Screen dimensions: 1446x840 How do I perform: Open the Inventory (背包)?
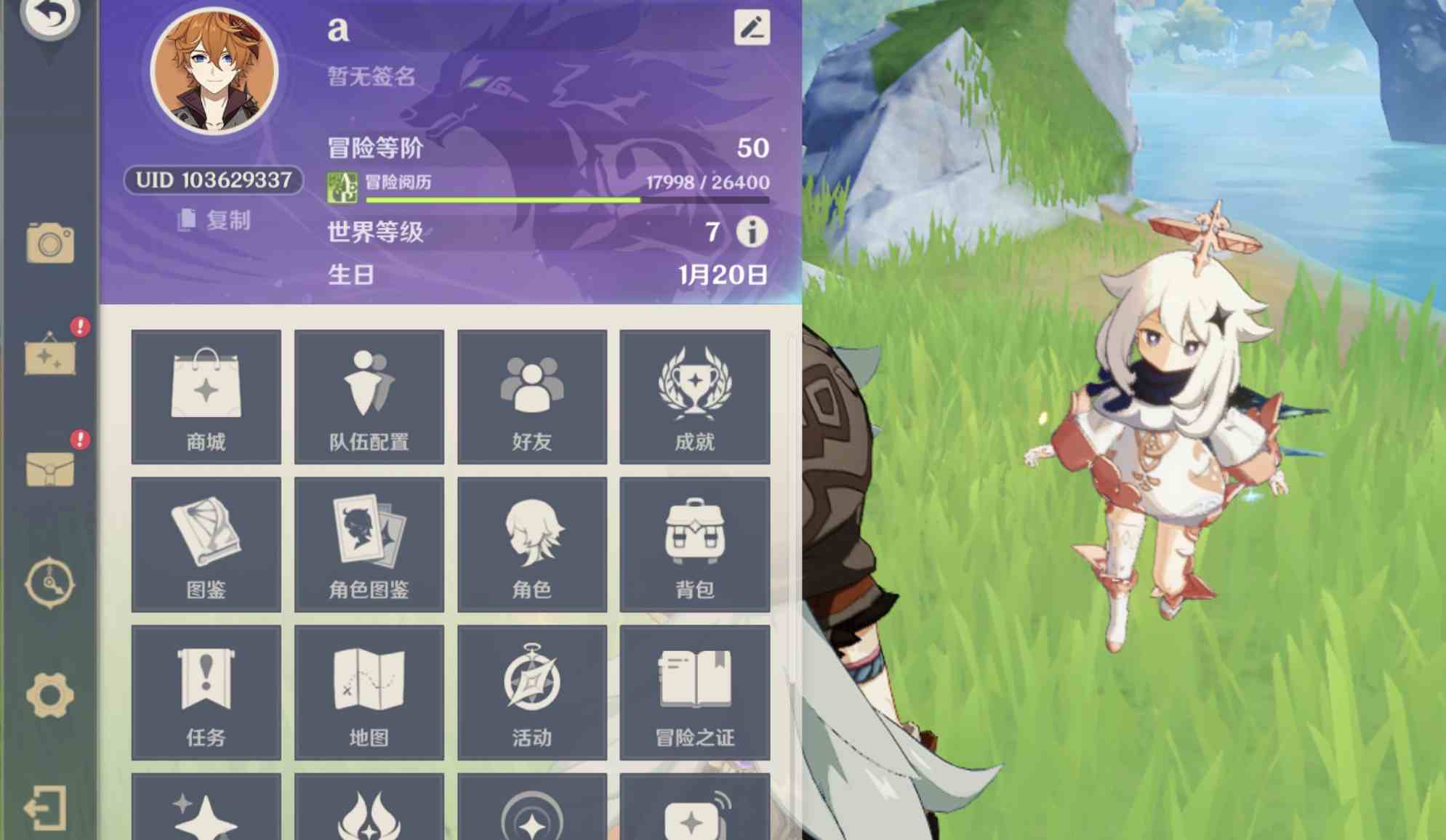[694, 544]
